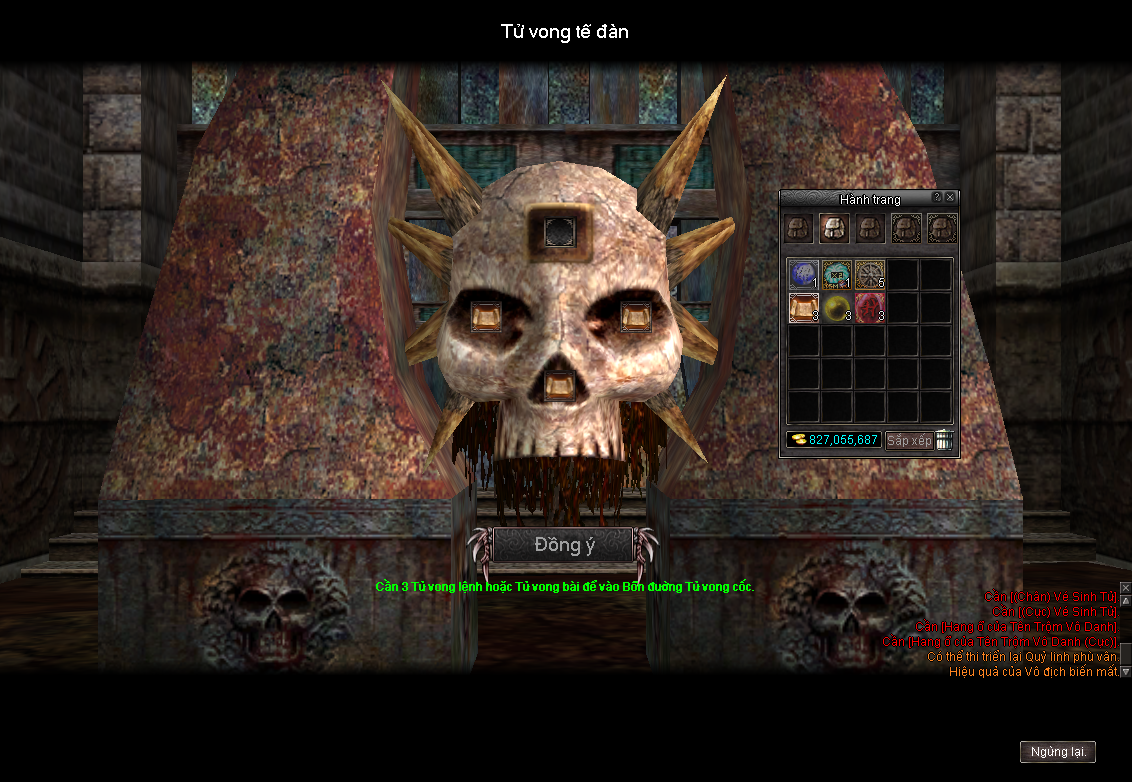Image resolution: width=1132 pixels, height=782 pixels.
Task: Click the message log's down arrow
Action: [1125, 671]
